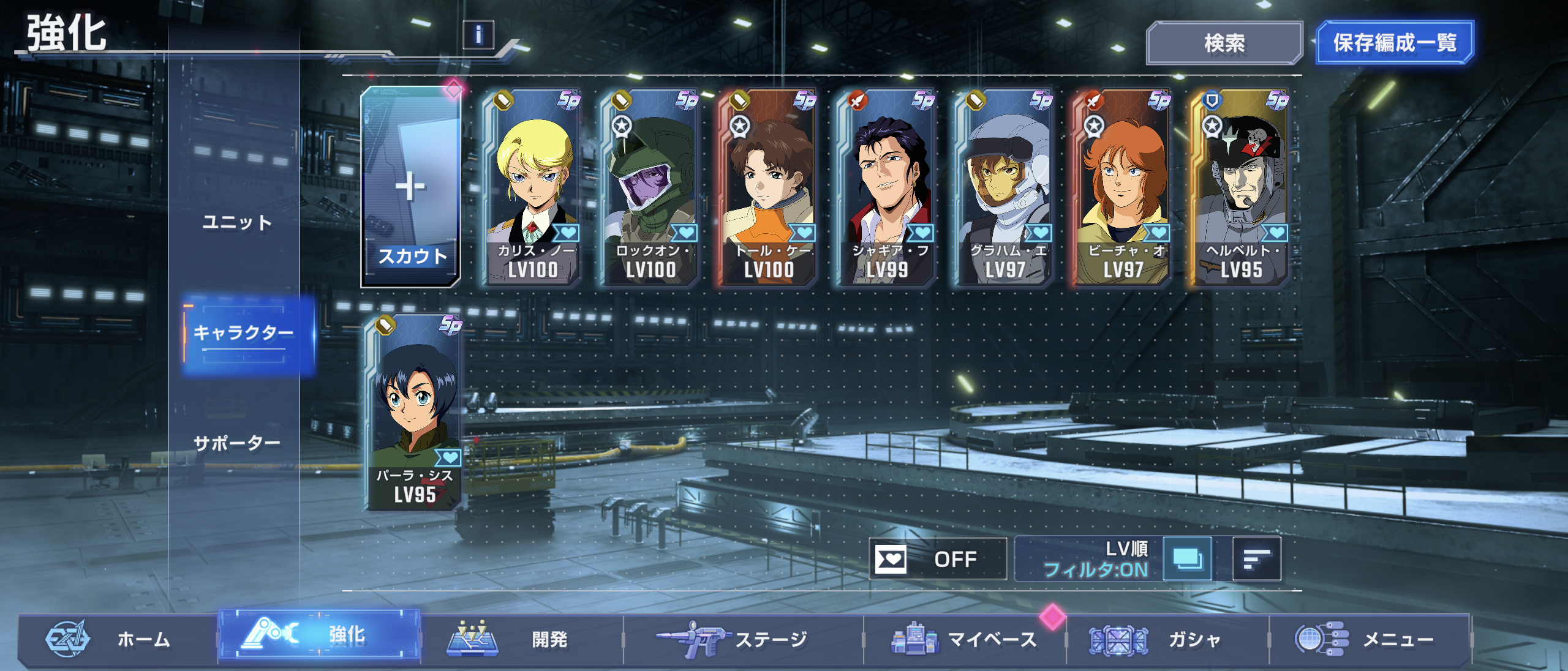Pick the パーラ・シス character card

tap(415, 412)
